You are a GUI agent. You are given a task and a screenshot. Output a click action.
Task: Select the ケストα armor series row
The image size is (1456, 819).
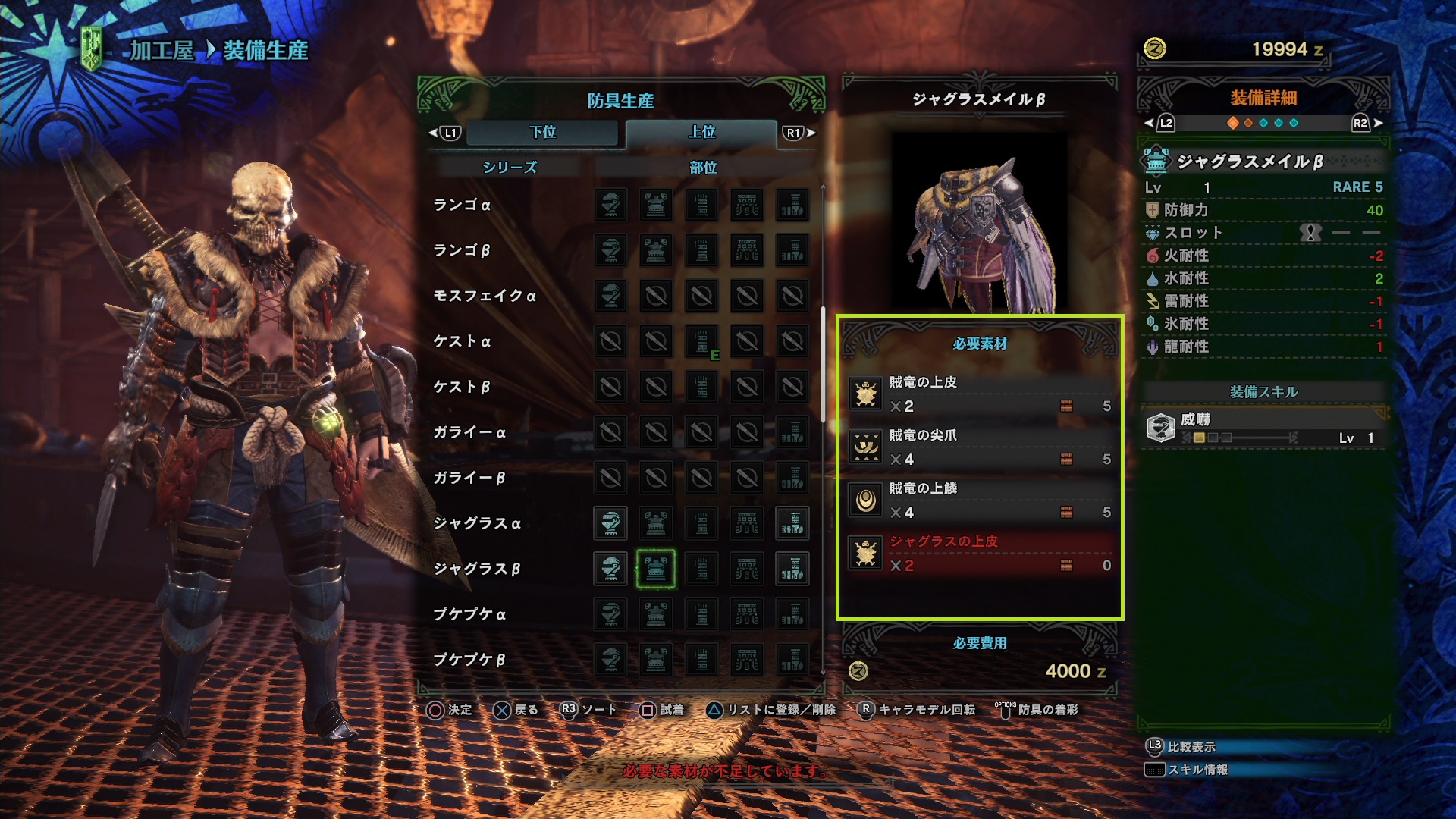tap(462, 341)
